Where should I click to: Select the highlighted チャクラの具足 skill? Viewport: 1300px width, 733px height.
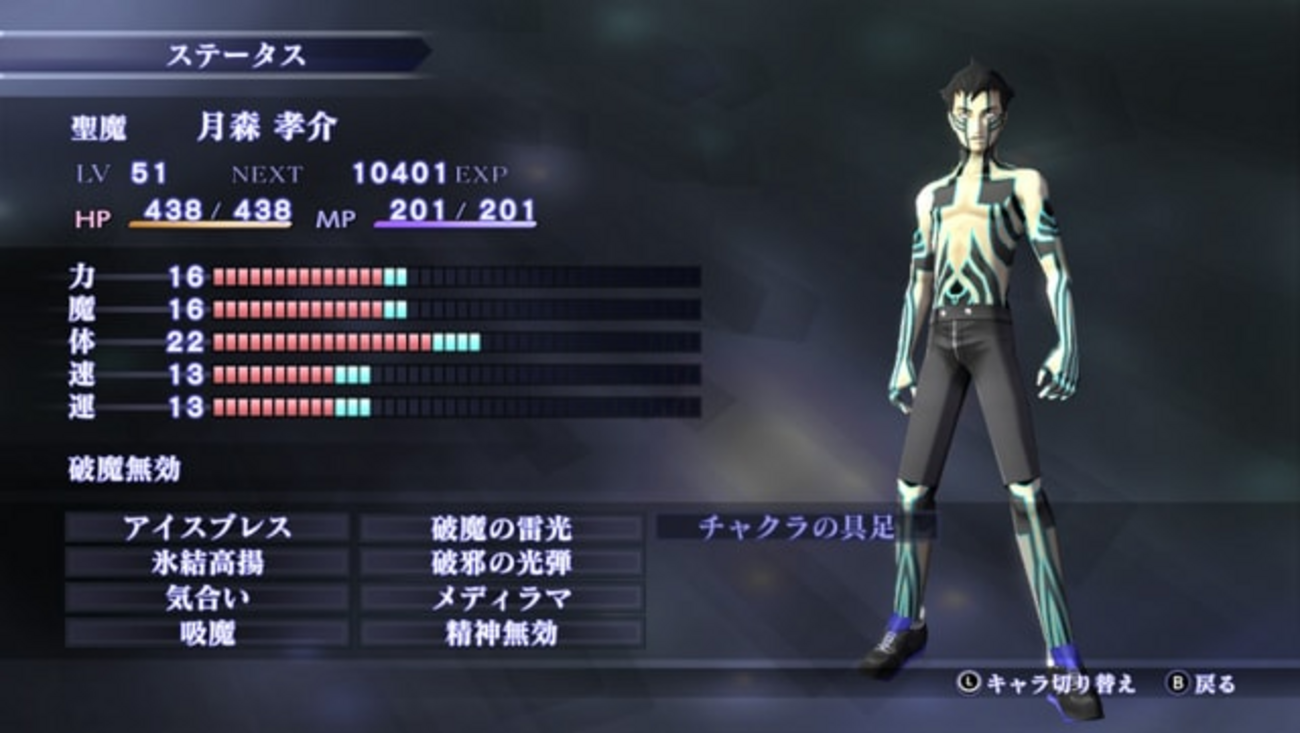(795, 527)
